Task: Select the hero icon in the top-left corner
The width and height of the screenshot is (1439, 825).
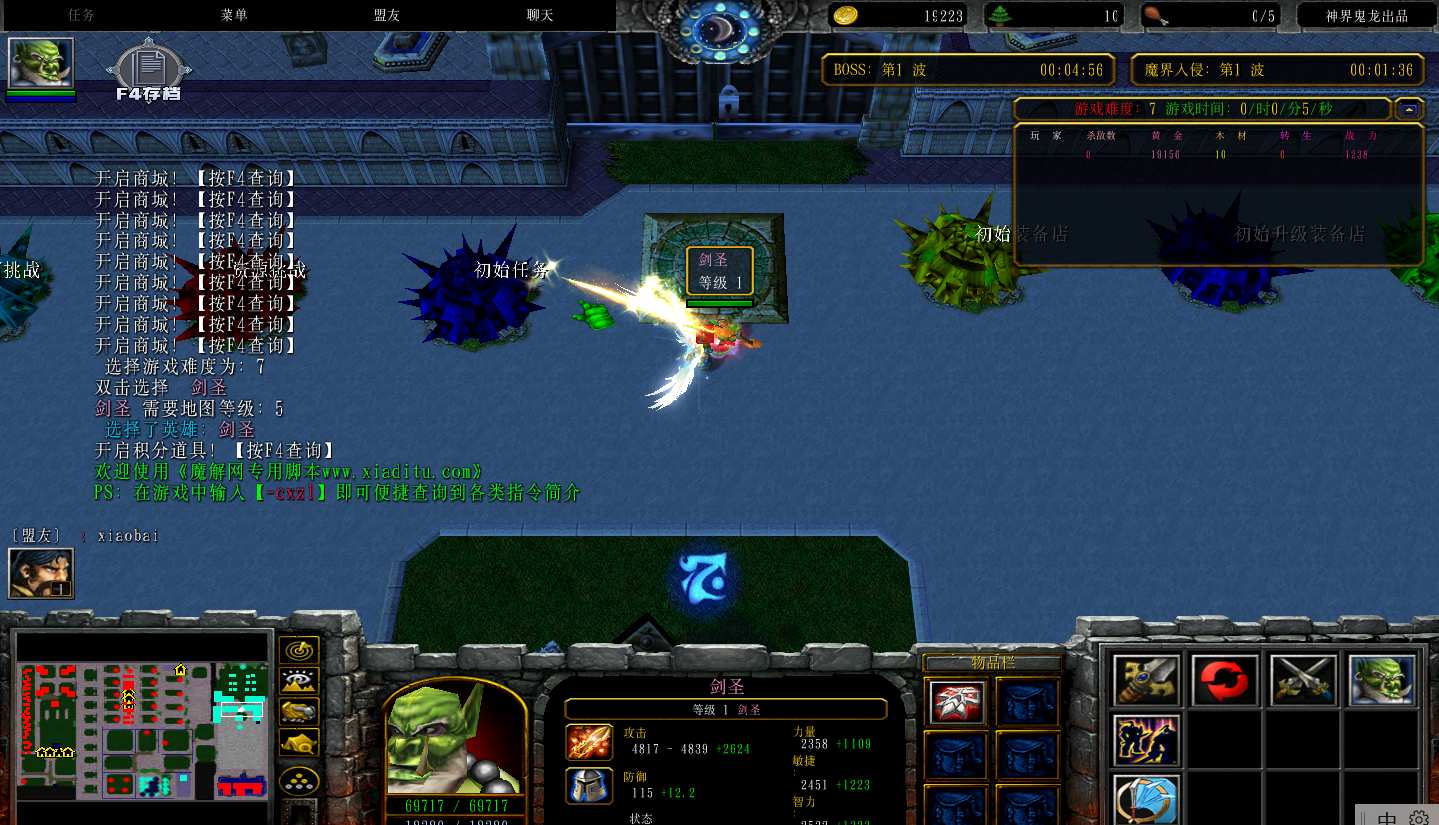Action: [x=41, y=64]
